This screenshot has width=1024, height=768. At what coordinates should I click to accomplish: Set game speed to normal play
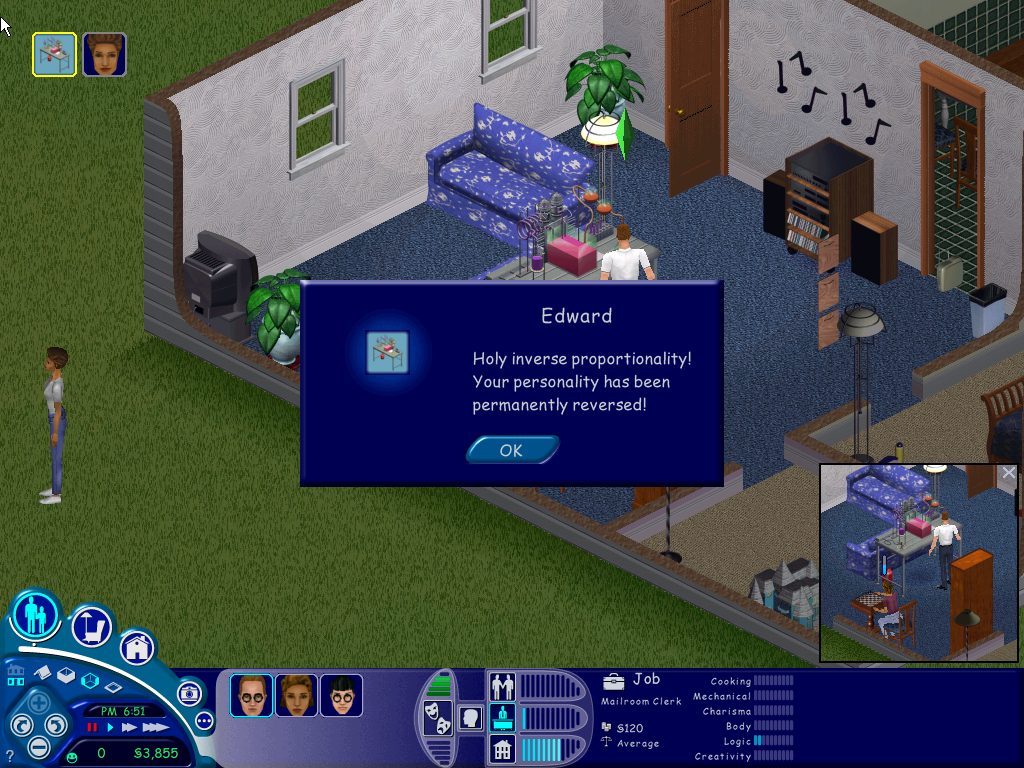pyautogui.click(x=111, y=727)
